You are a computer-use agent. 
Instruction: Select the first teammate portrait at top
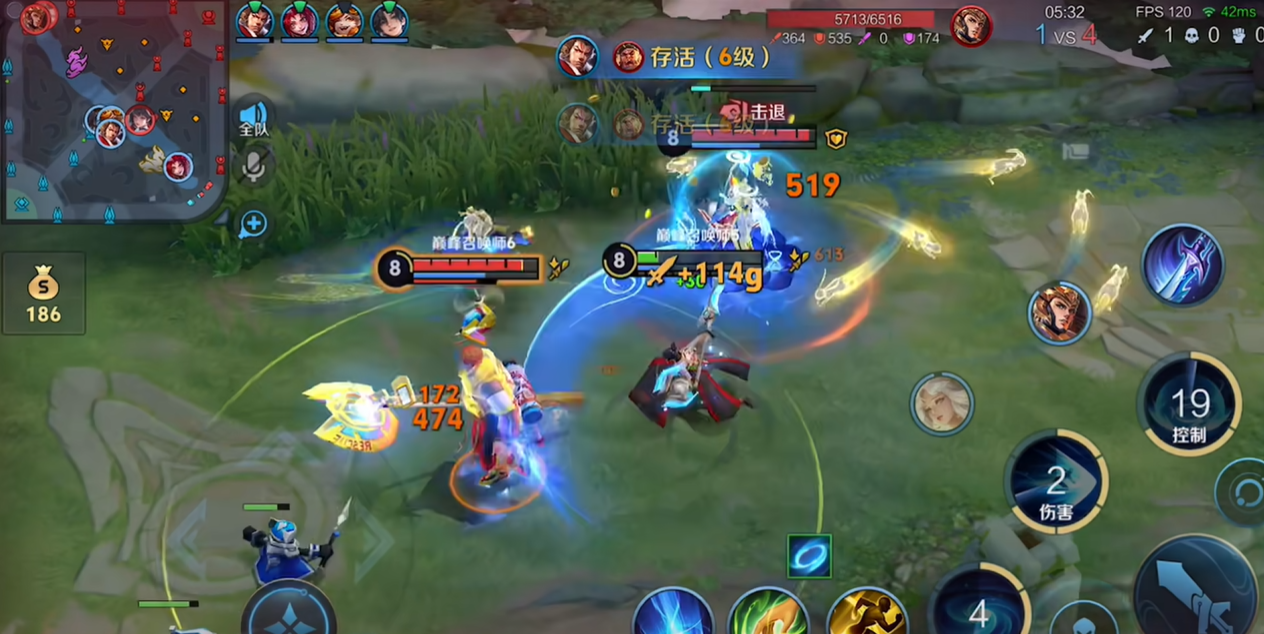tap(255, 20)
